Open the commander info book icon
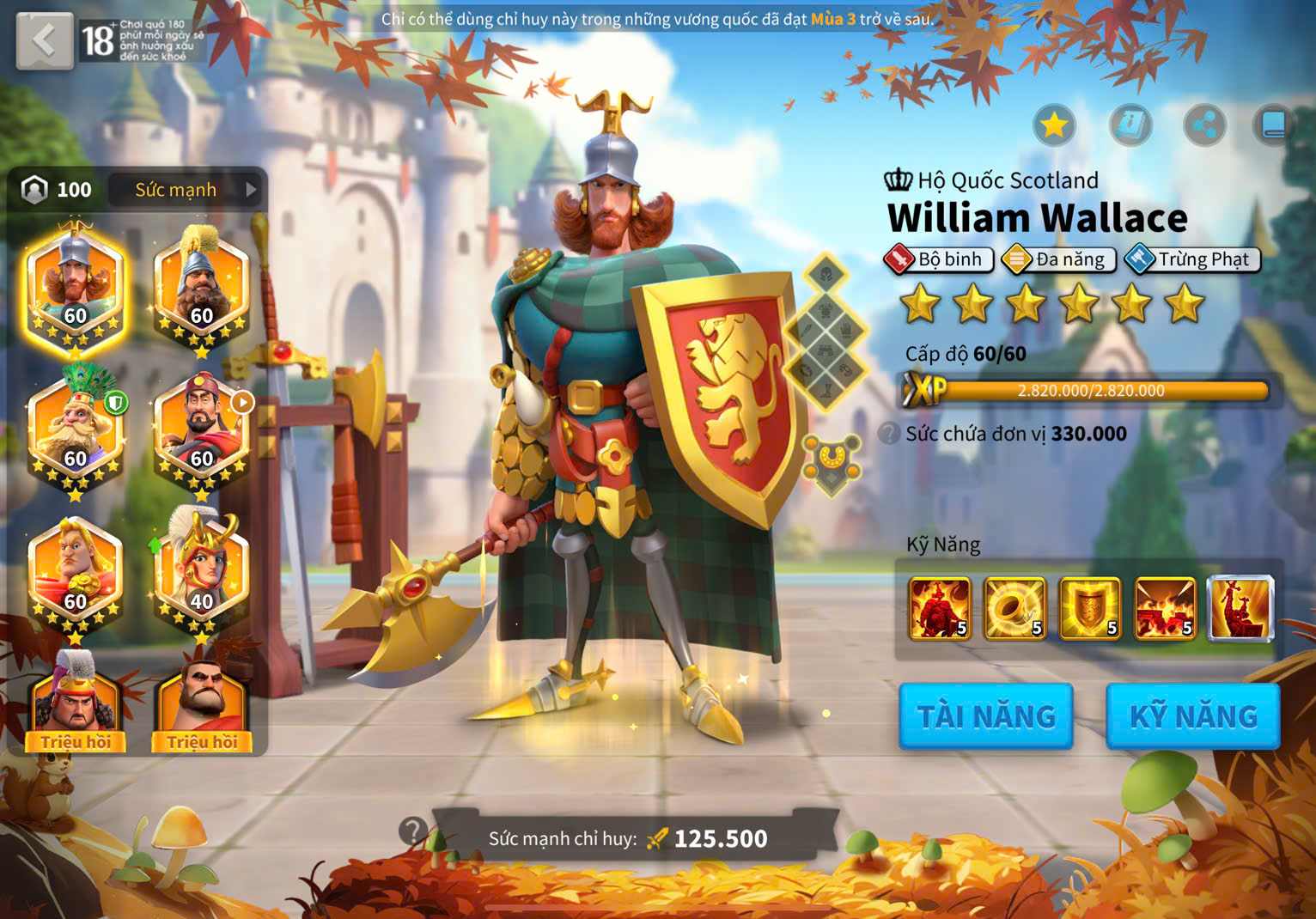The width and height of the screenshot is (1316, 919). (1130, 126)
